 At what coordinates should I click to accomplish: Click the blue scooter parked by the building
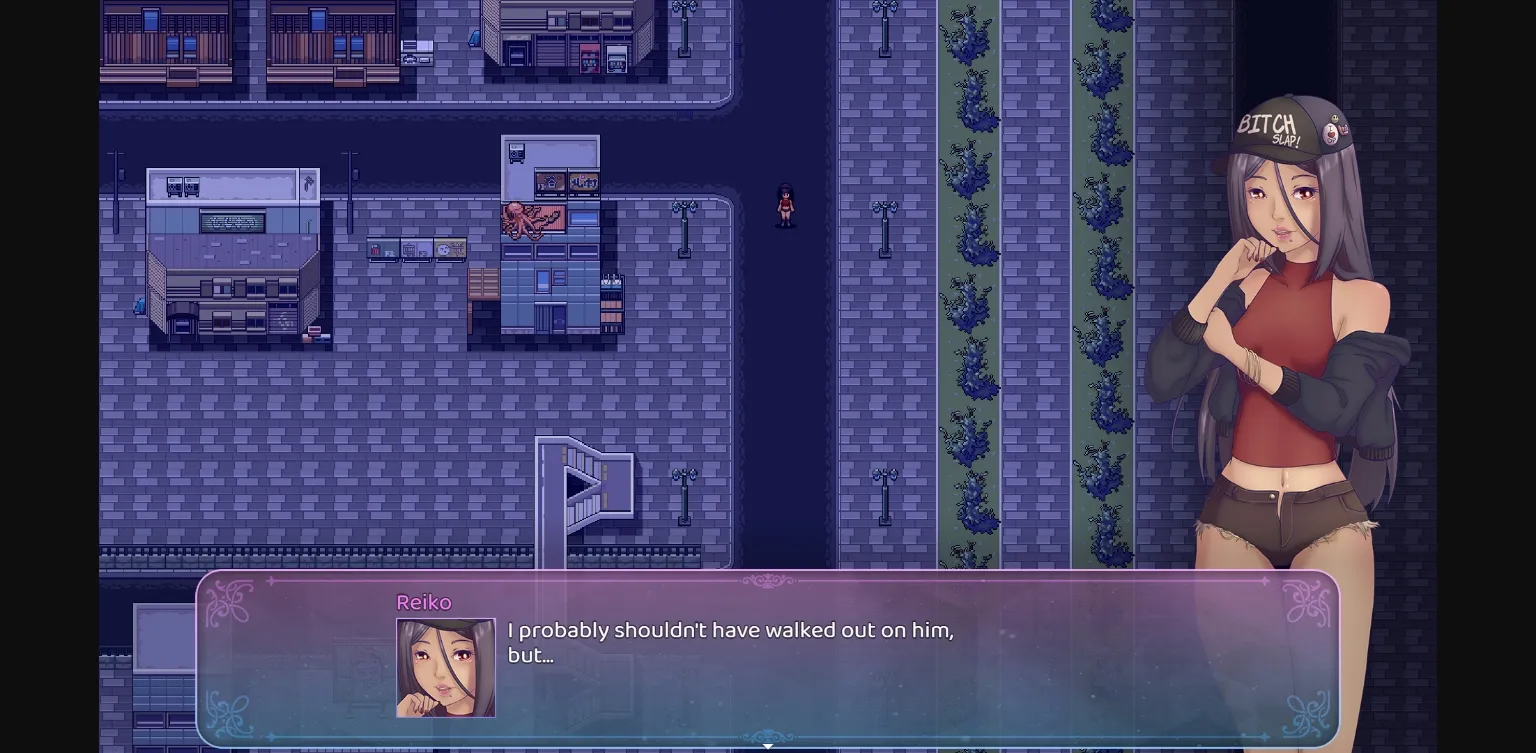pos(139,306)
